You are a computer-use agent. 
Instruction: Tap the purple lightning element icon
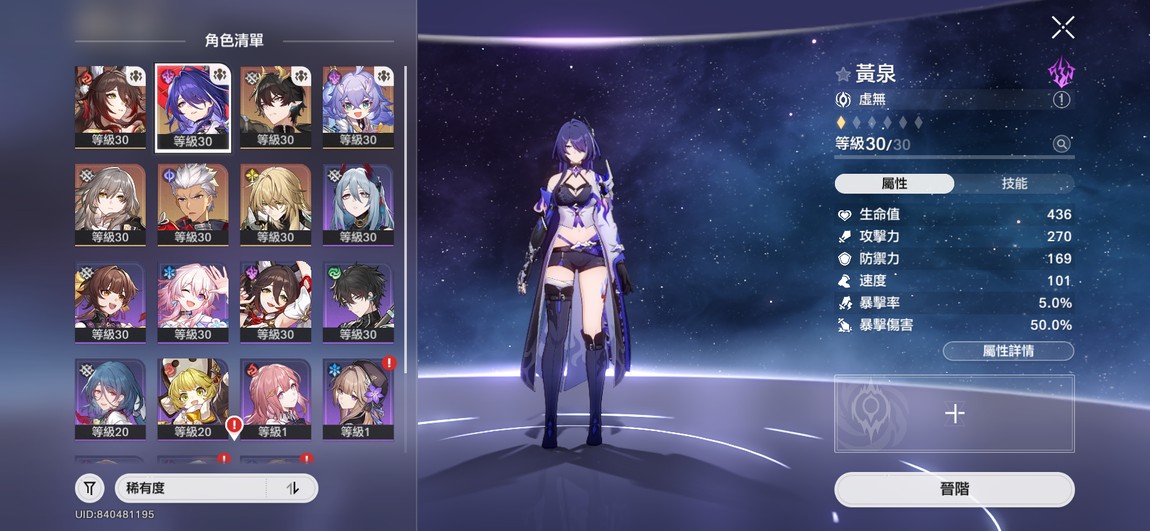pos(1061,72)
